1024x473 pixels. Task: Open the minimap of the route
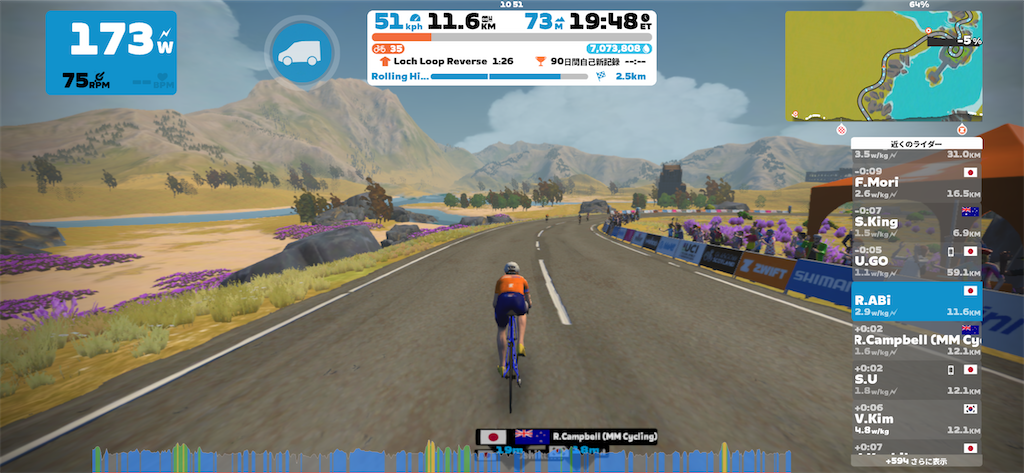coord(883,66)
